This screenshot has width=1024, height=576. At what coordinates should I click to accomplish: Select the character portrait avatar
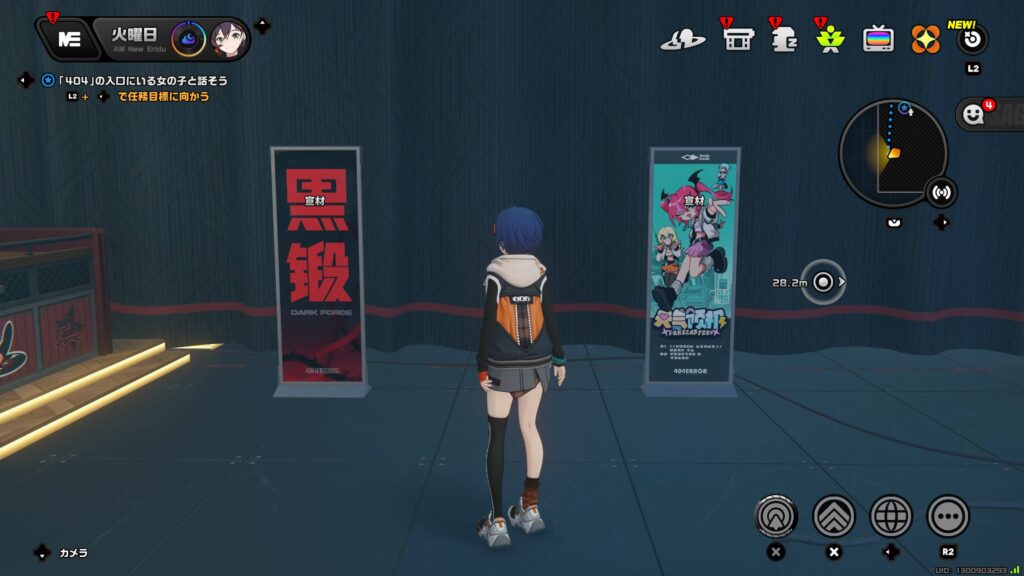tap(228, 39)
